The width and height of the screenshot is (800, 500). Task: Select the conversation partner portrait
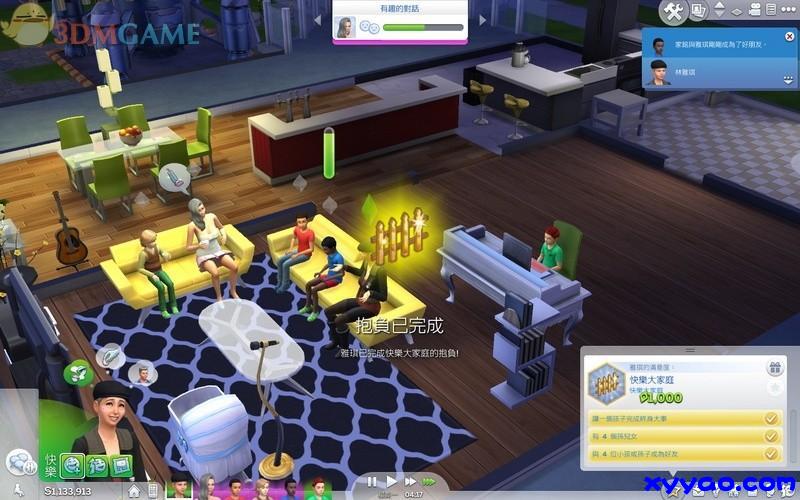[346, 27]
